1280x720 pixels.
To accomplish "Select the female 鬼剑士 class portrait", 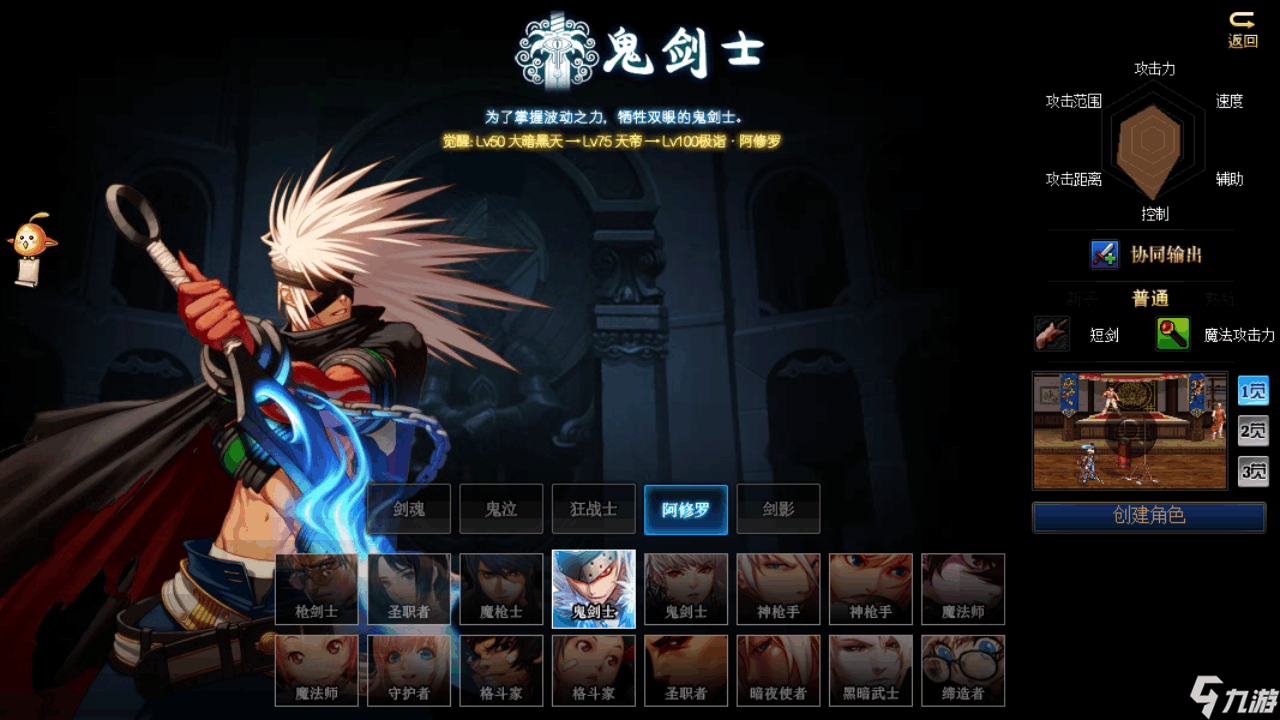I will [x=685, y=589].
